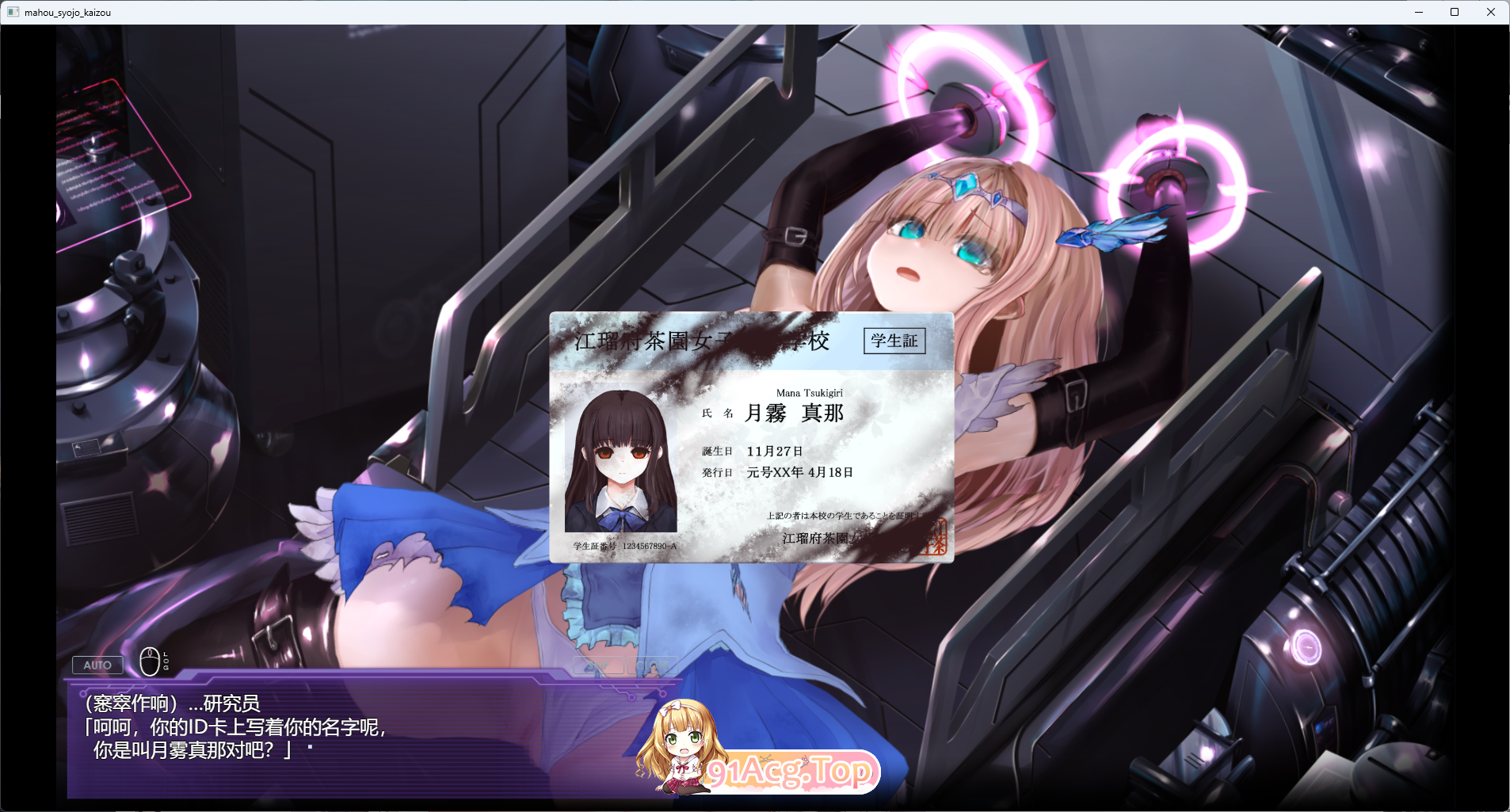The image size is (1510, 812).
Task: Enable AUTO text playback mode
Action: click(x=97, y=665)
